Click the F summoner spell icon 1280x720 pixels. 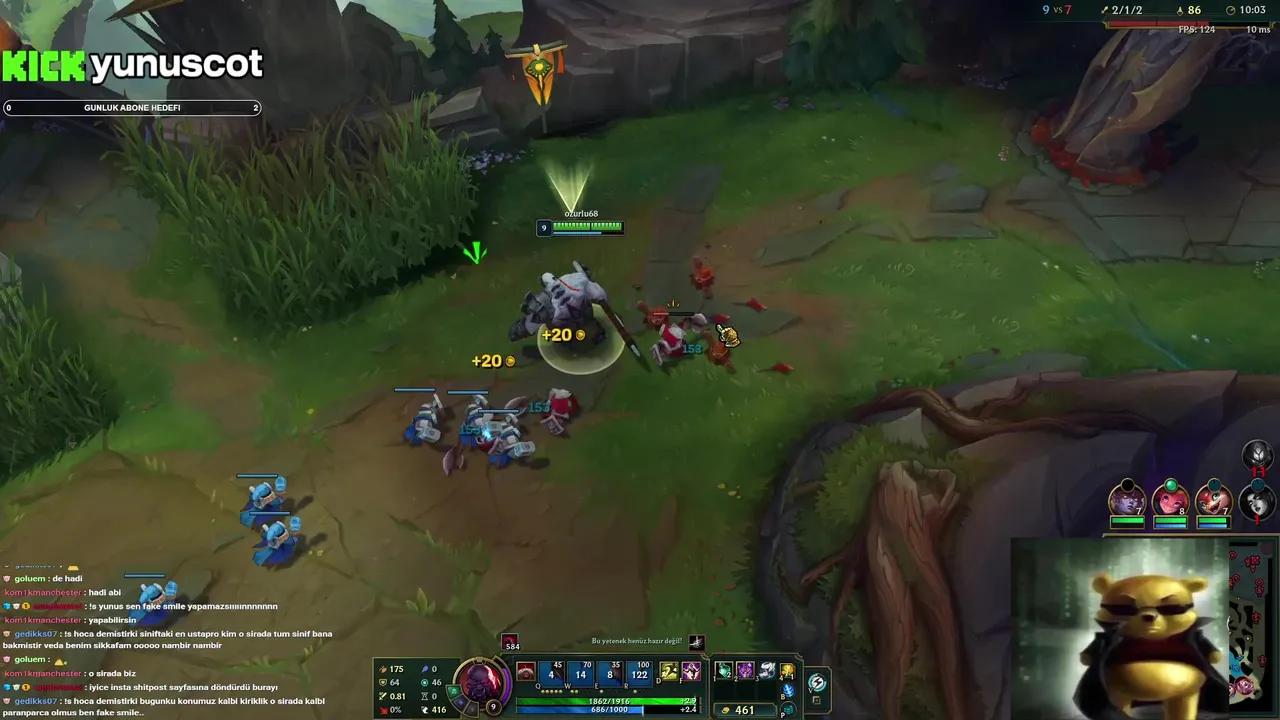[x=691, y=672]
